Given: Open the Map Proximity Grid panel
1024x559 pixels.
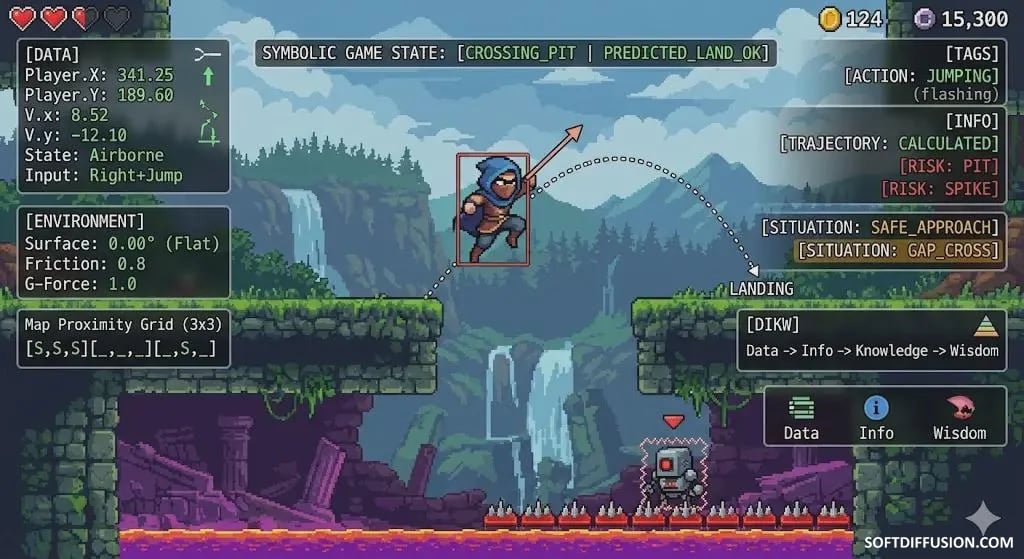Looking at the screenshot, I should pos(124,337).
